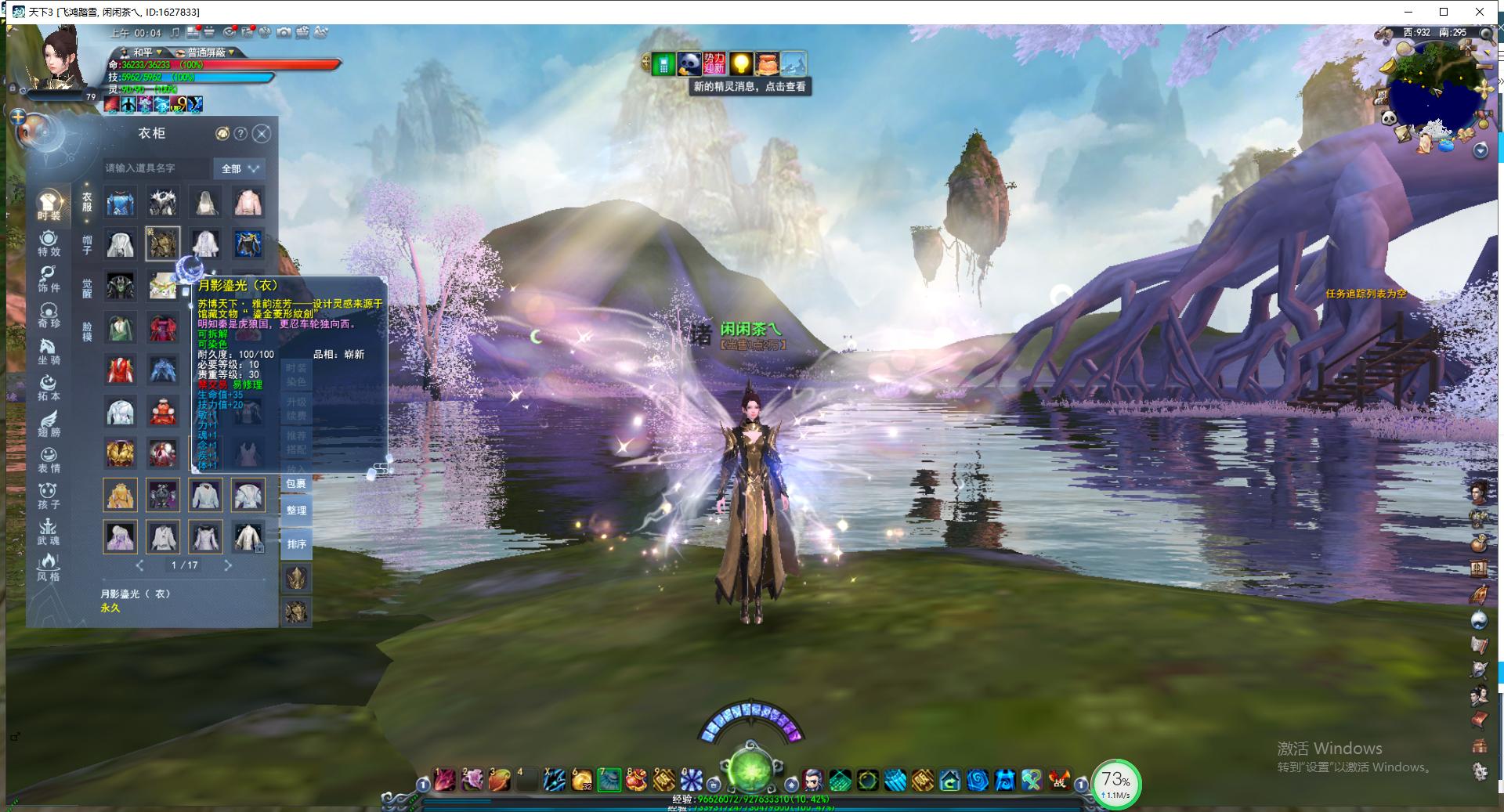The height and width of the screenshot is (812, 1504).
Task: Select the pink robe outfit slot
Action: [x=248, y=203]
